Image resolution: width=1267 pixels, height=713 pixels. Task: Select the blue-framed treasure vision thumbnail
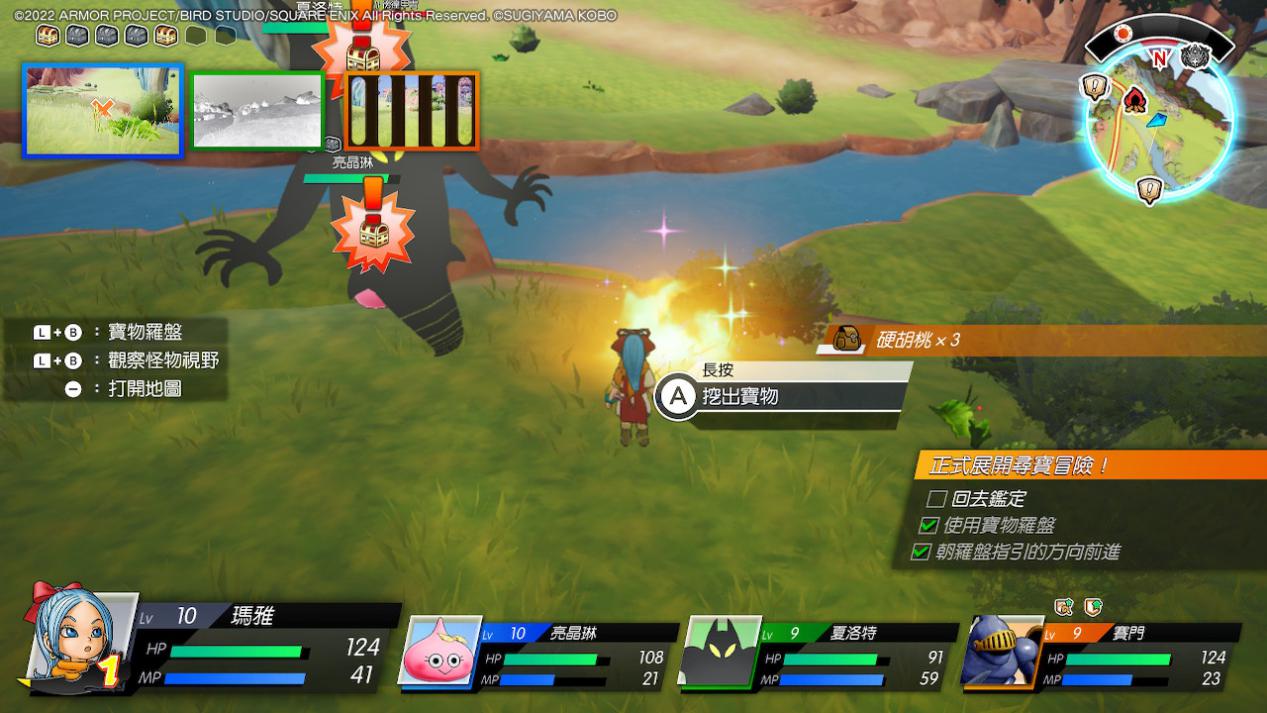coord(103,111)
